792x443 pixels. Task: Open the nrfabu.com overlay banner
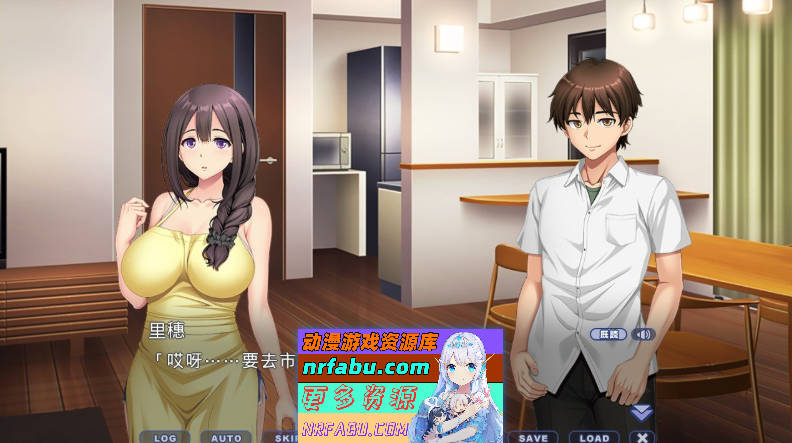(366, 368)
